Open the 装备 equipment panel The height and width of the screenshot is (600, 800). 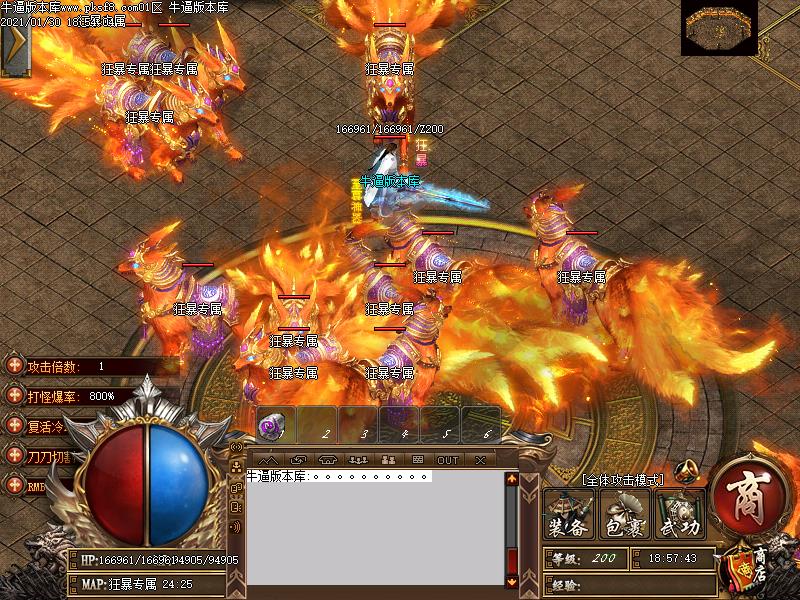(x=569, y=517)
